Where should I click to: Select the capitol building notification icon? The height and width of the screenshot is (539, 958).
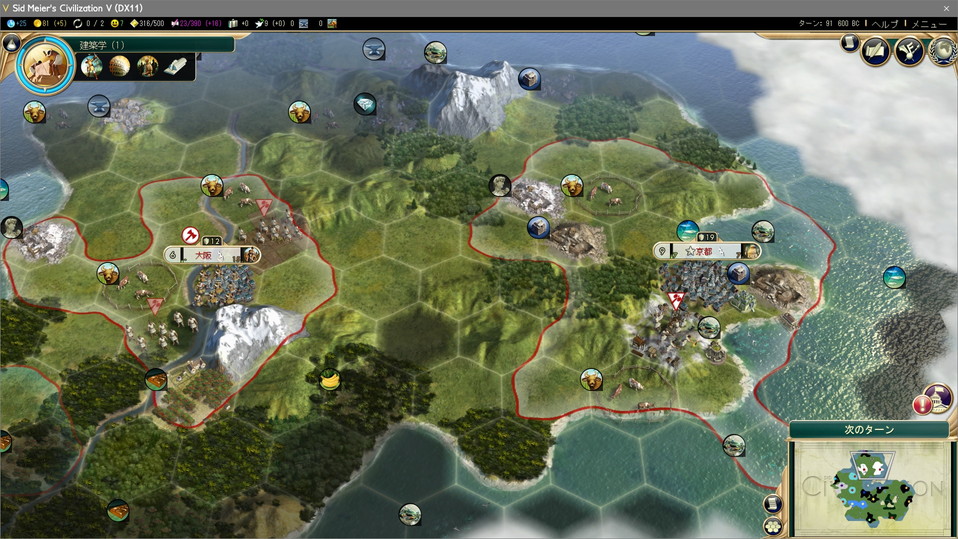(x=937, y=398)
